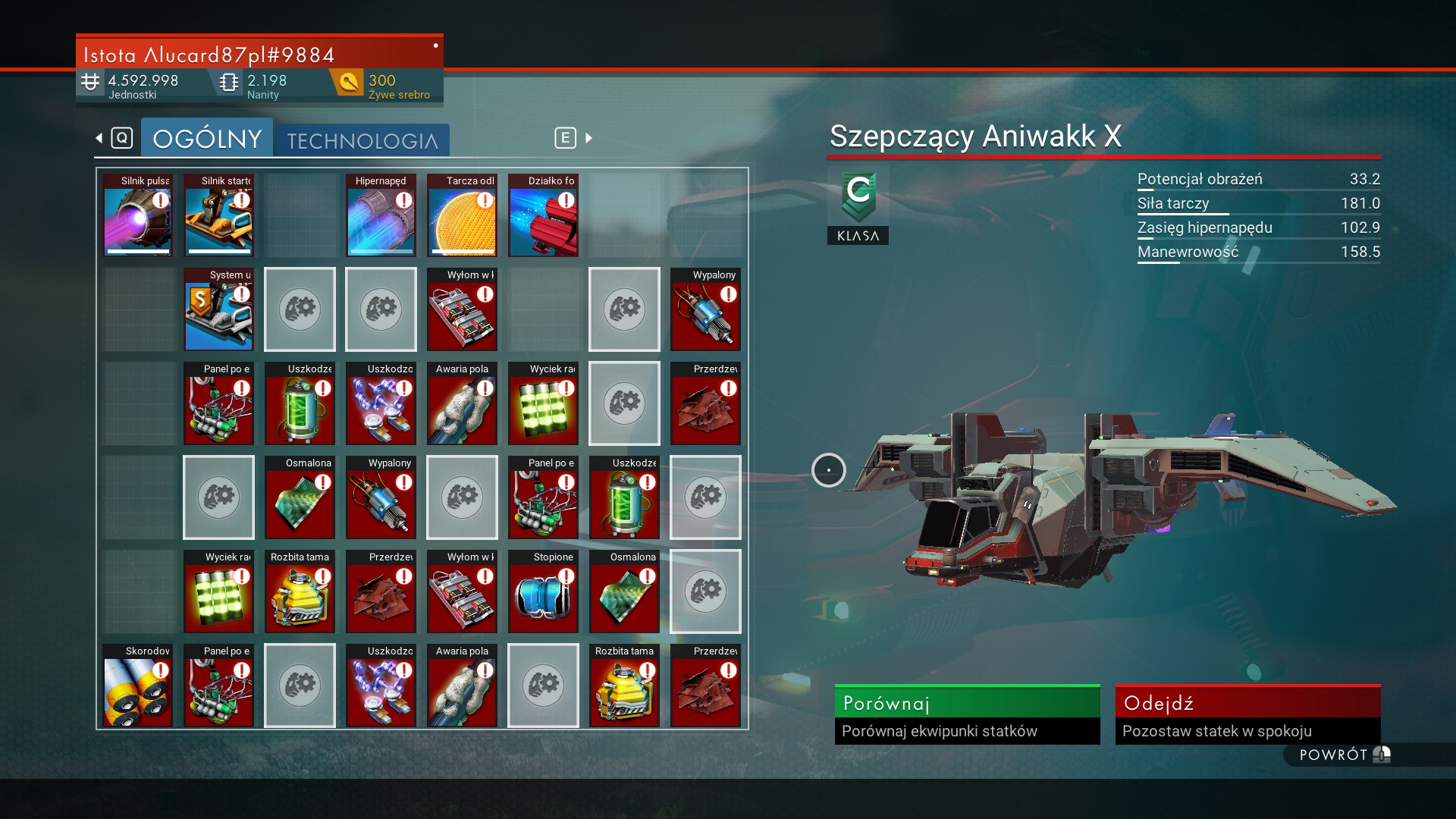Choose Porównaj to compare ship inventories
This screenshot has height=819, width=1456.
point(967,714)
